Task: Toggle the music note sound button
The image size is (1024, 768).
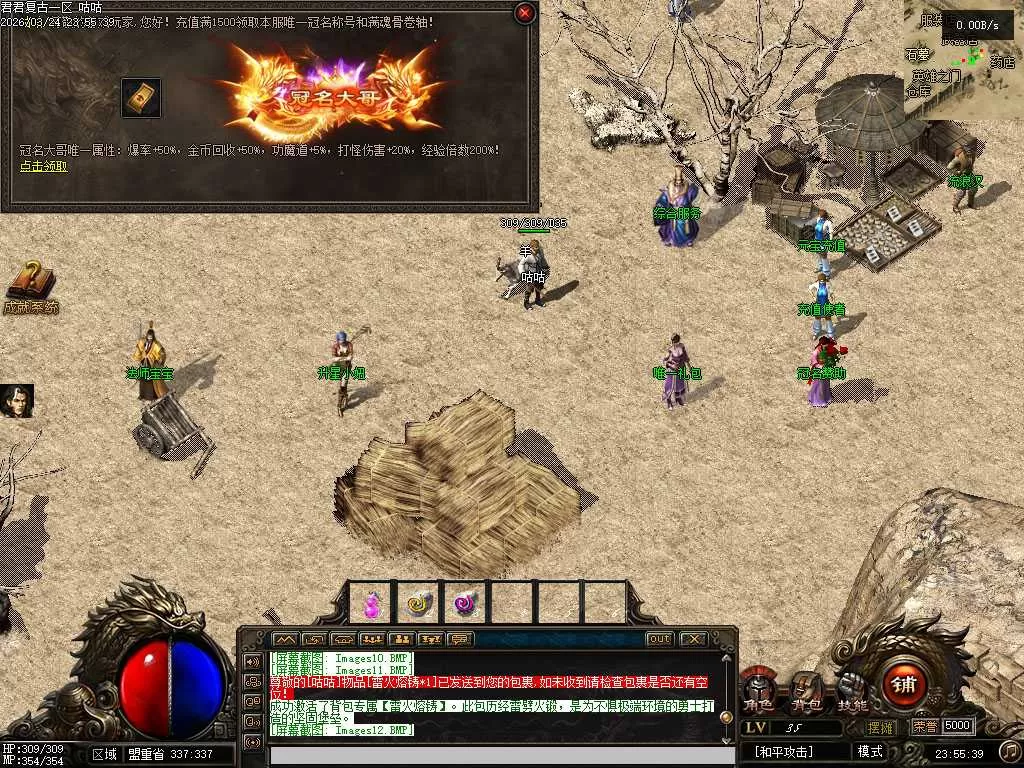Action: tap(1010, 750)
